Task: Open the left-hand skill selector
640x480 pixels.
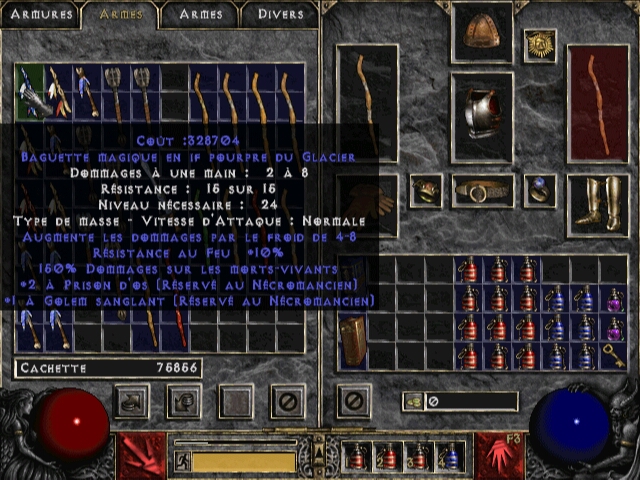Action: (x=138, y=456)
